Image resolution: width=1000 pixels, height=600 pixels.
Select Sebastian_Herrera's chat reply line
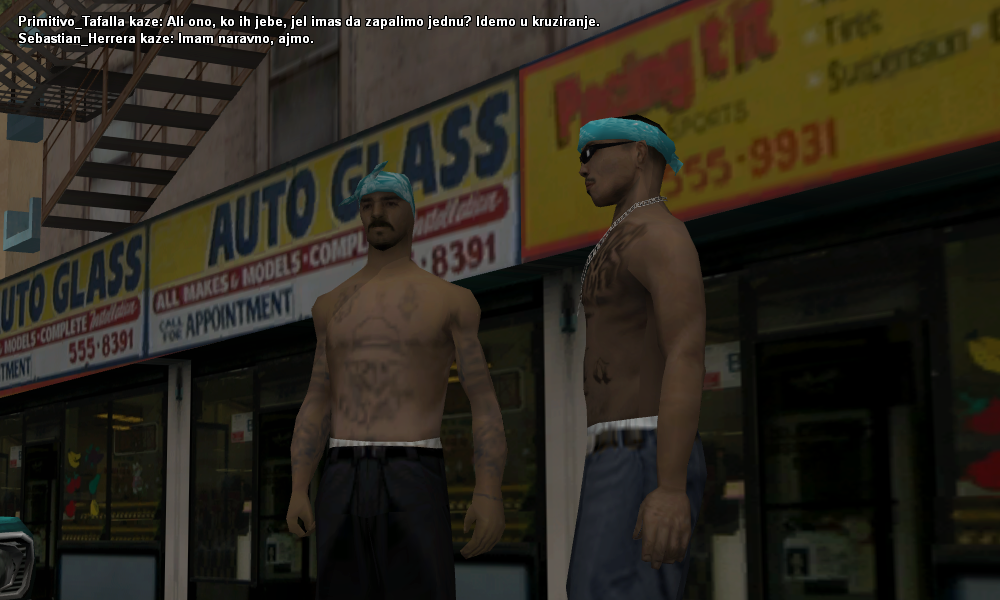click(166, 38)
